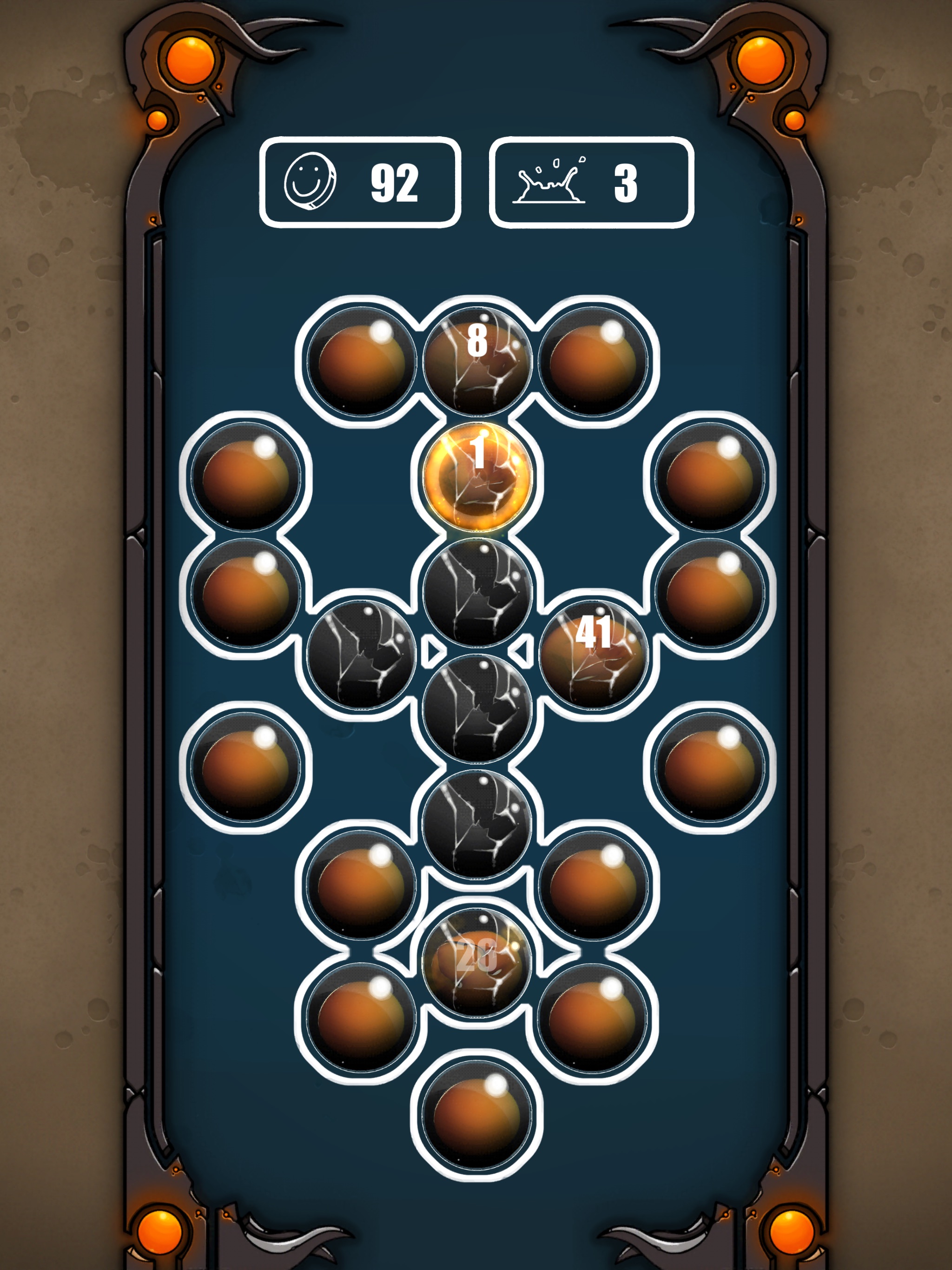952x1270 pixels.
Task: Click the lone orange bubble at the board's bottom
Action: (476, 1115)
